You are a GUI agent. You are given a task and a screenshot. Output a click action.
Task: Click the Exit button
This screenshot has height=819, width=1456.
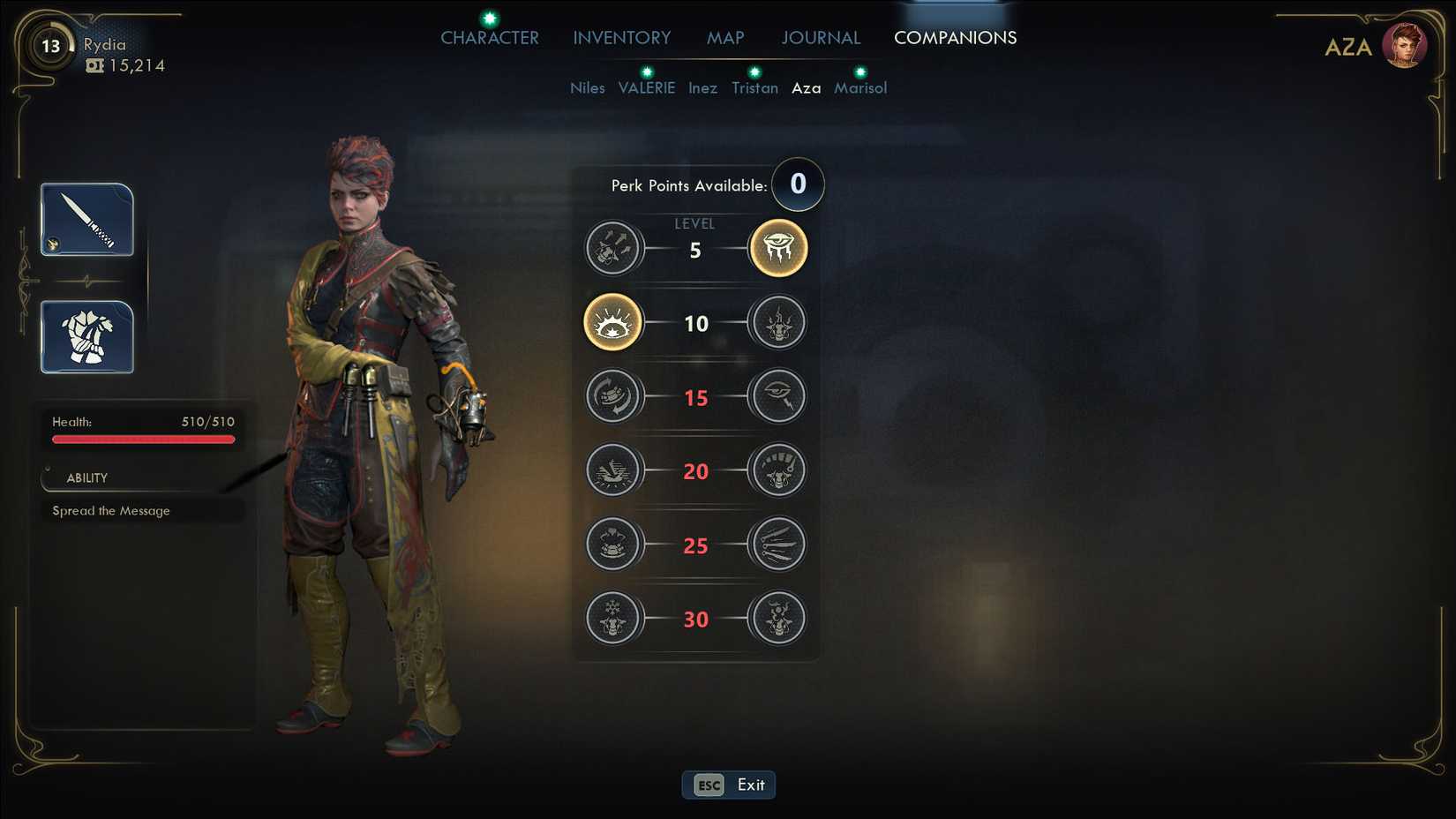[x=729, y=785]
